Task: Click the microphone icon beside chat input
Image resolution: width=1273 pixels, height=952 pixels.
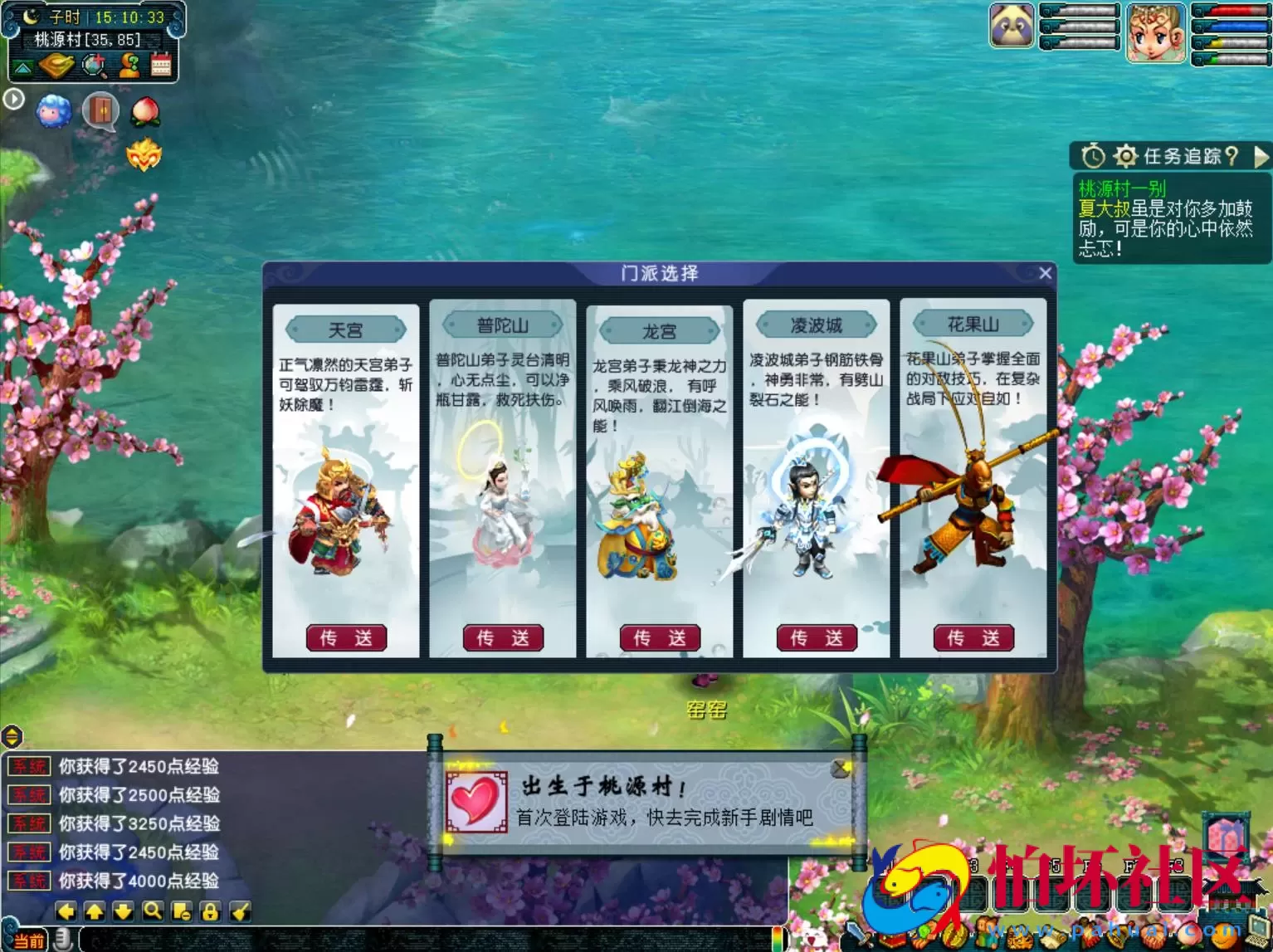Action: point(64,939)
